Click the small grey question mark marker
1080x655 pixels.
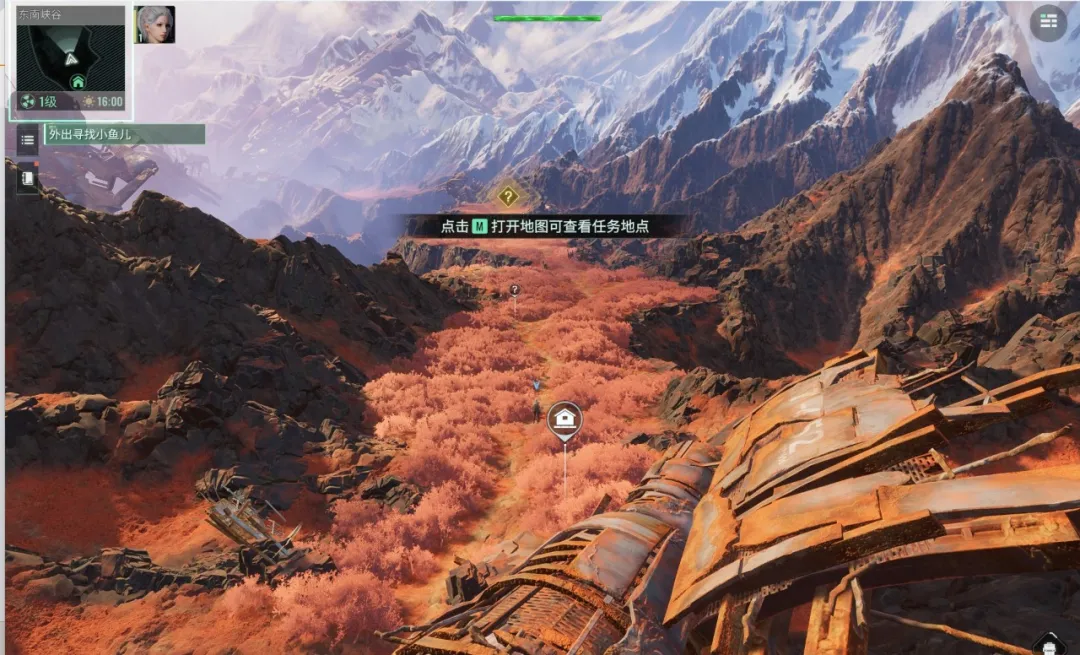(515, 290)
